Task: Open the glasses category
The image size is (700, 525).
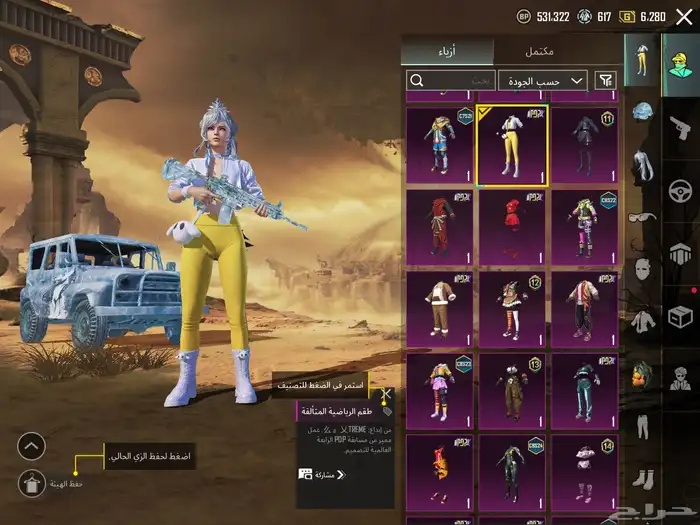Action: click(642, 217)
